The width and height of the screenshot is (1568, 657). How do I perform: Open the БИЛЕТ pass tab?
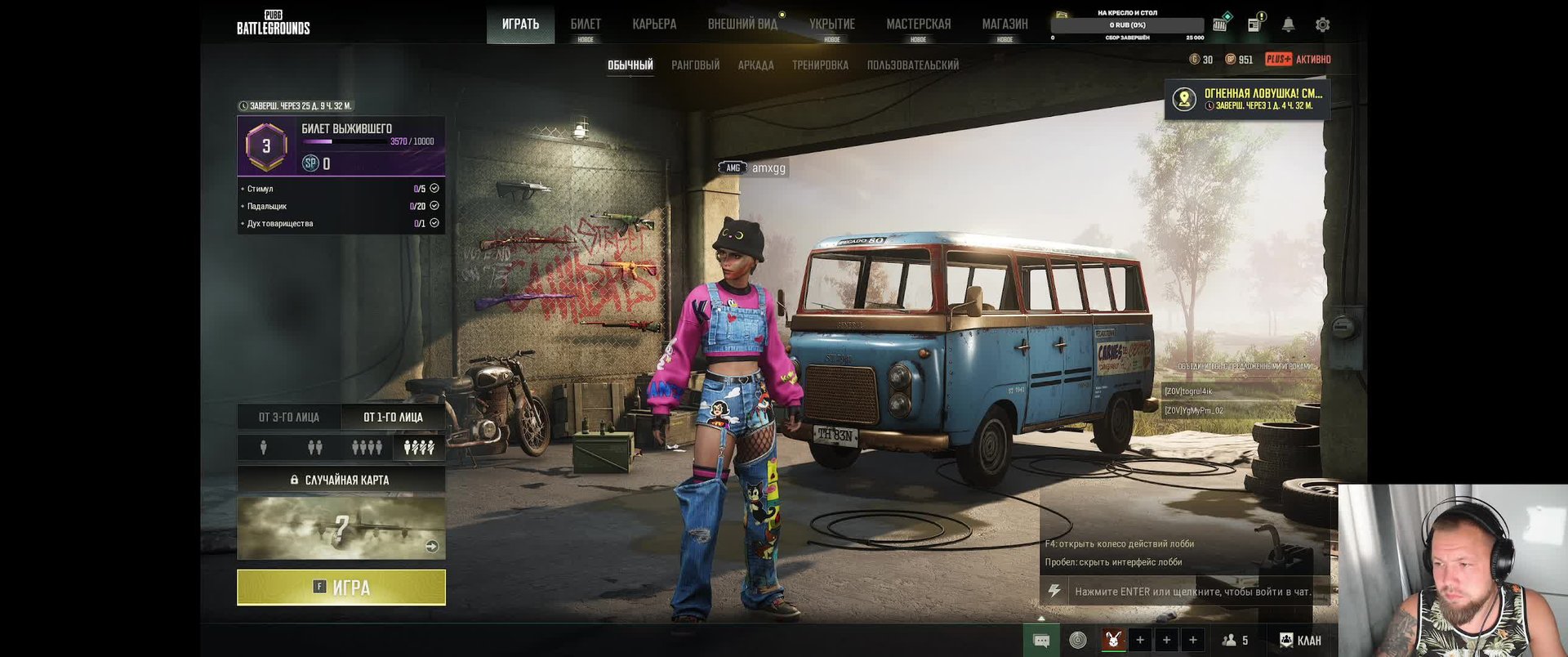coord(586,25)
